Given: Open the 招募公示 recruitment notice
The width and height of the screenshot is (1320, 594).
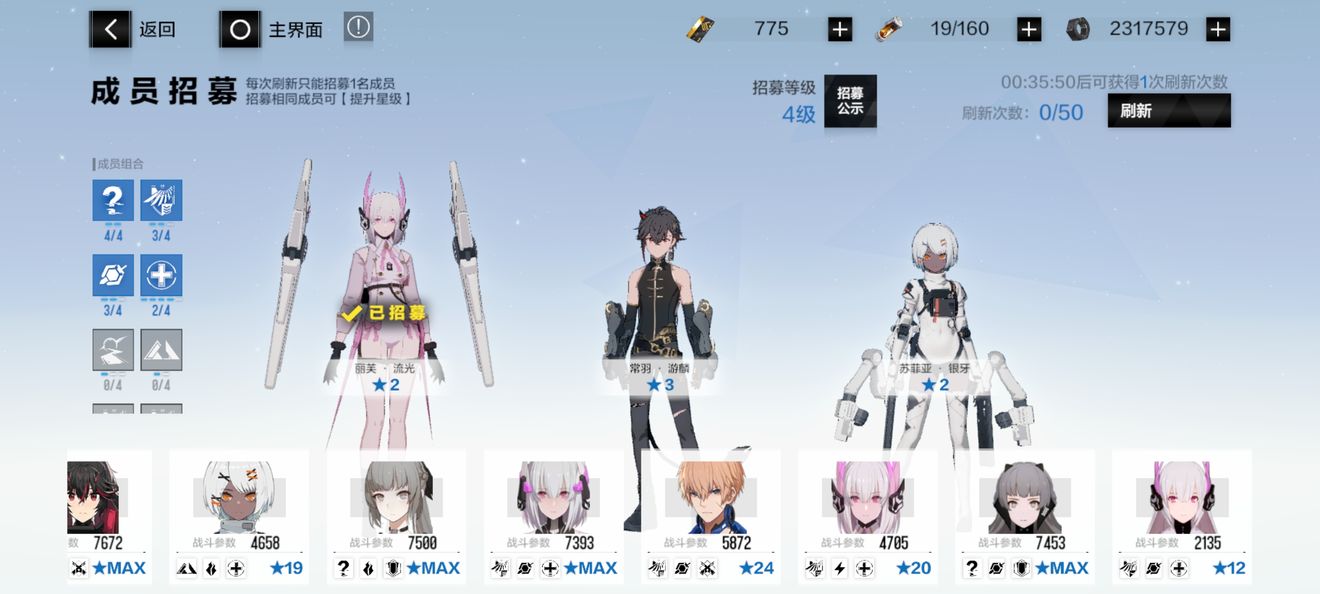Looking at the screenshot, I should click(x=850, y=101).
